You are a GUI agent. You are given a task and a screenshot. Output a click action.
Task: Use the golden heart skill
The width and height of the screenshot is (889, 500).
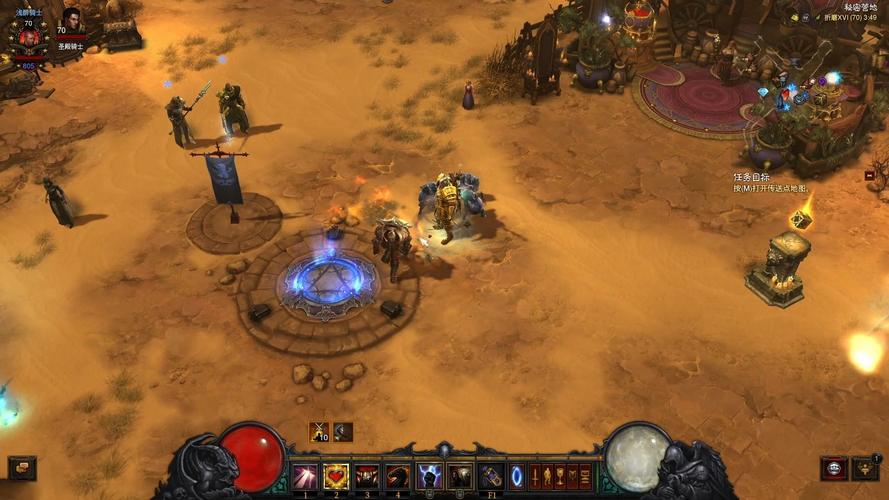point(335,477)
